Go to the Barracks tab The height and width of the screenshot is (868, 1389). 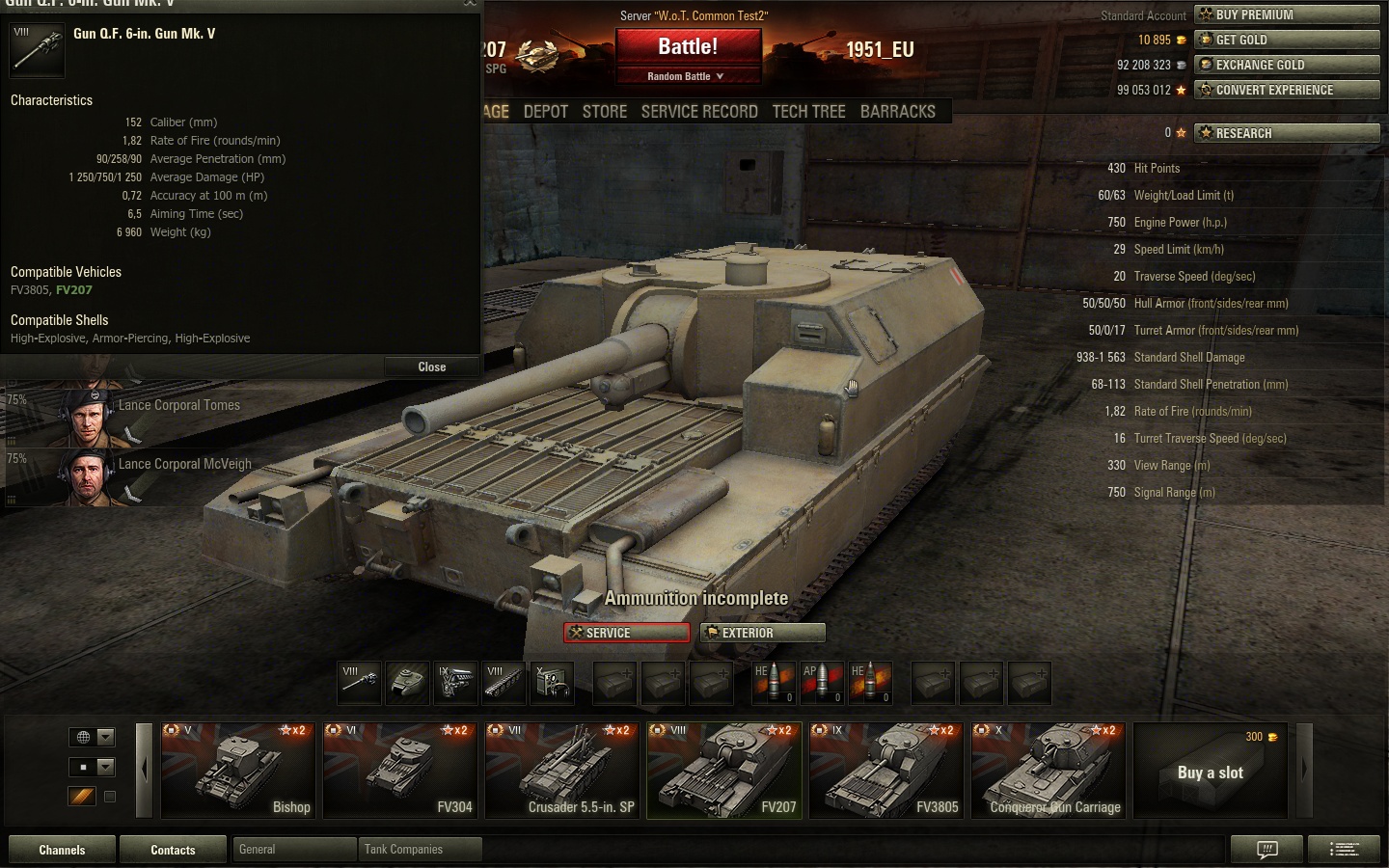[897, 112]
